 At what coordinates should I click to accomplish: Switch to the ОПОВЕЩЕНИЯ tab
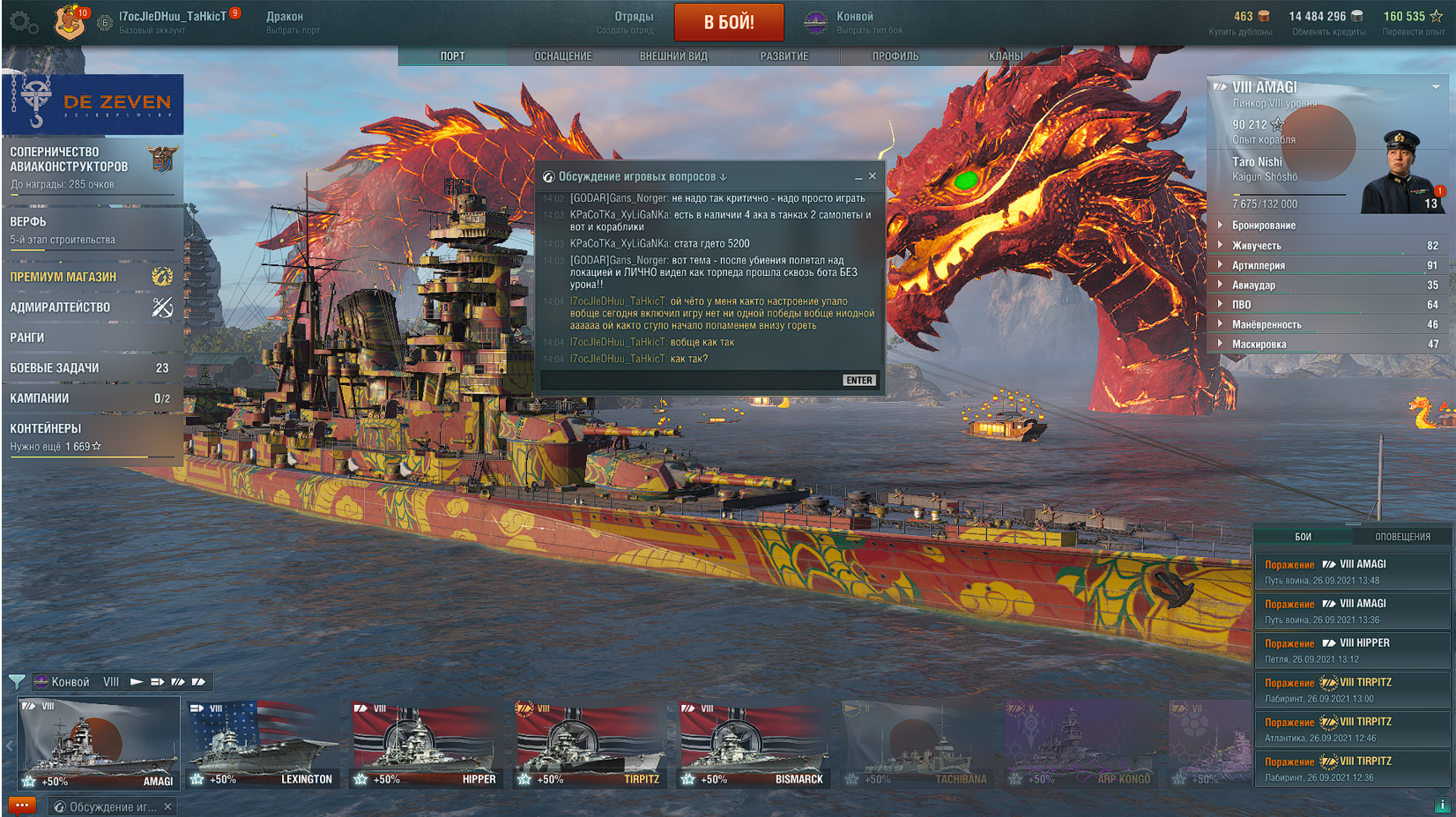click(1402, 537)
